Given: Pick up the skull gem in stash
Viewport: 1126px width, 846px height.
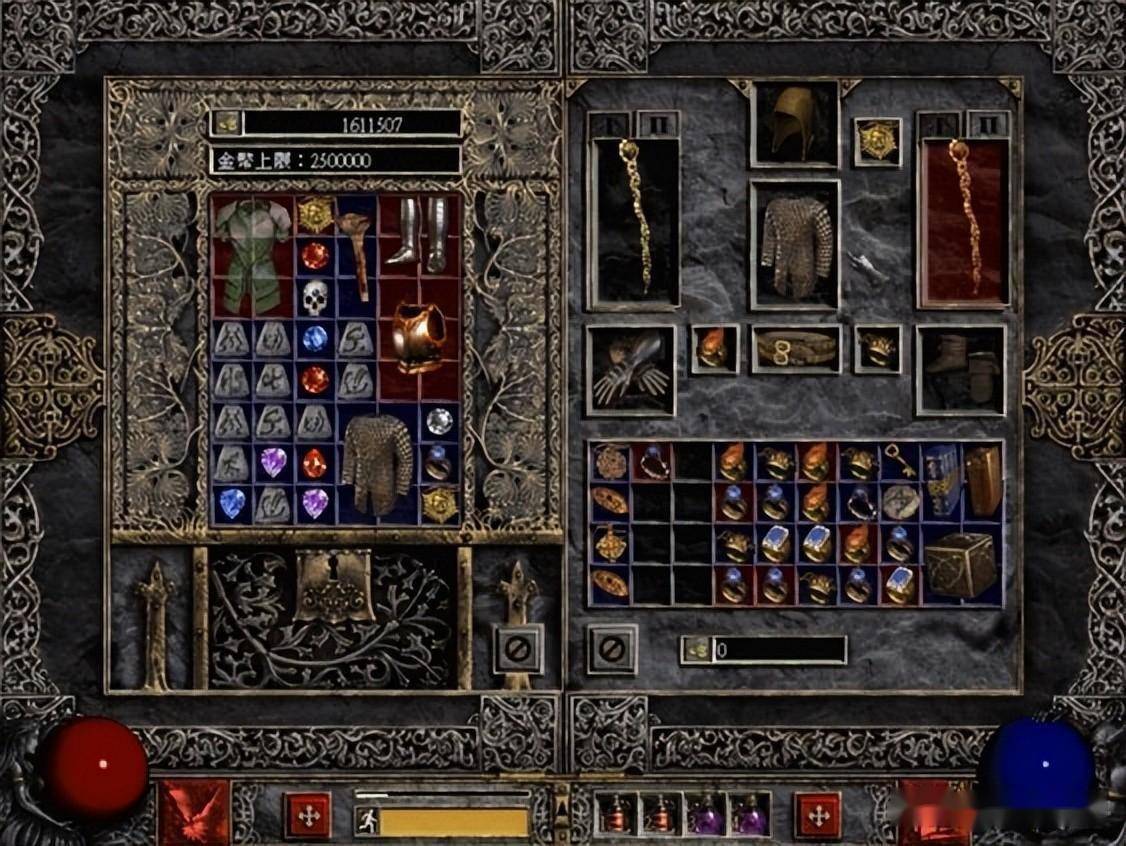Looking at the screenshot, I should tap(315, 297).
